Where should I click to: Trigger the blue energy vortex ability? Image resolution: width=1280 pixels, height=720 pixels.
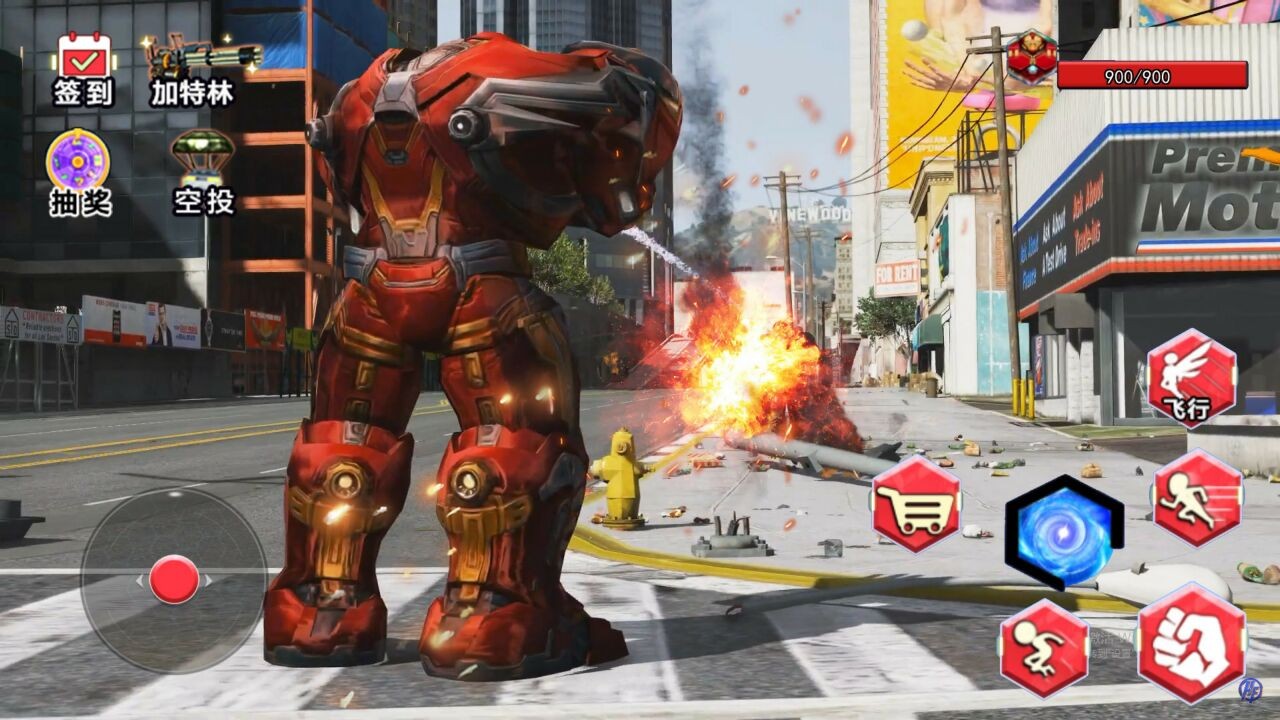1064,531
